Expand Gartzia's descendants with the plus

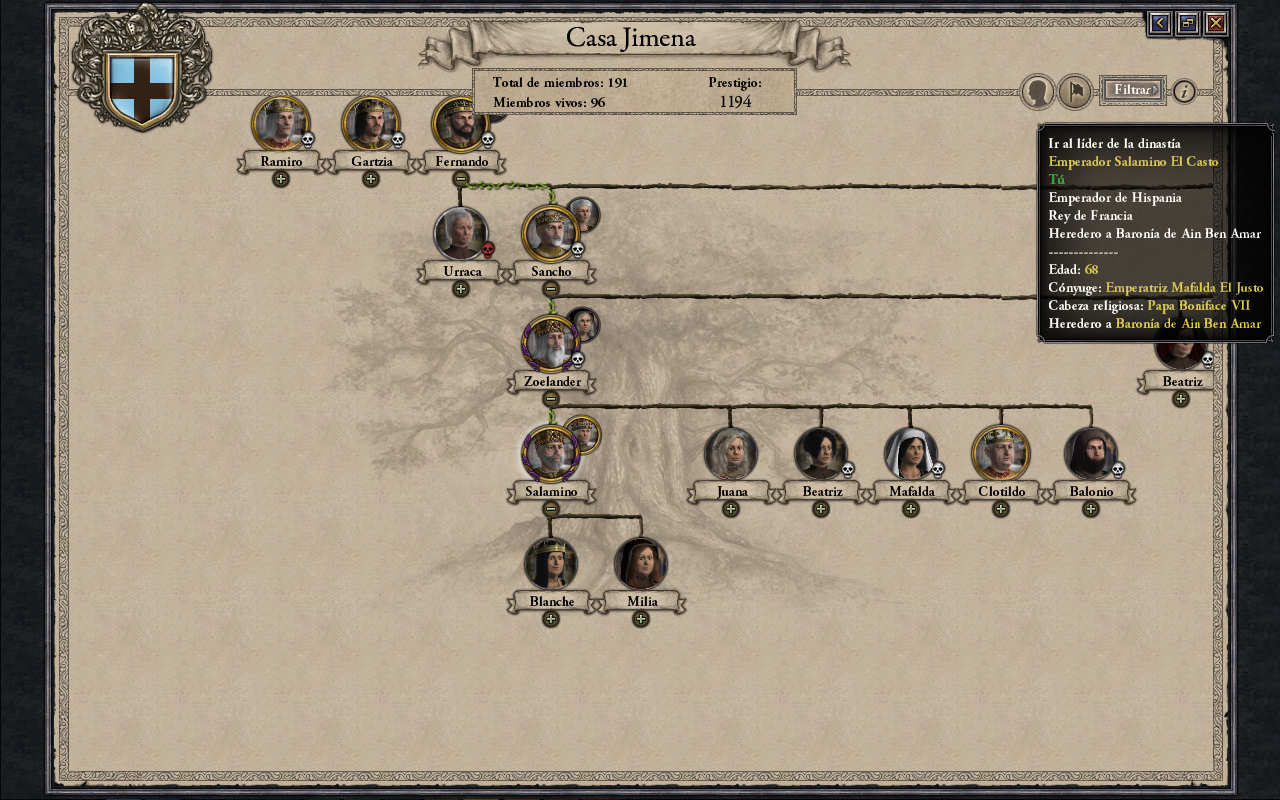(371, 179)
